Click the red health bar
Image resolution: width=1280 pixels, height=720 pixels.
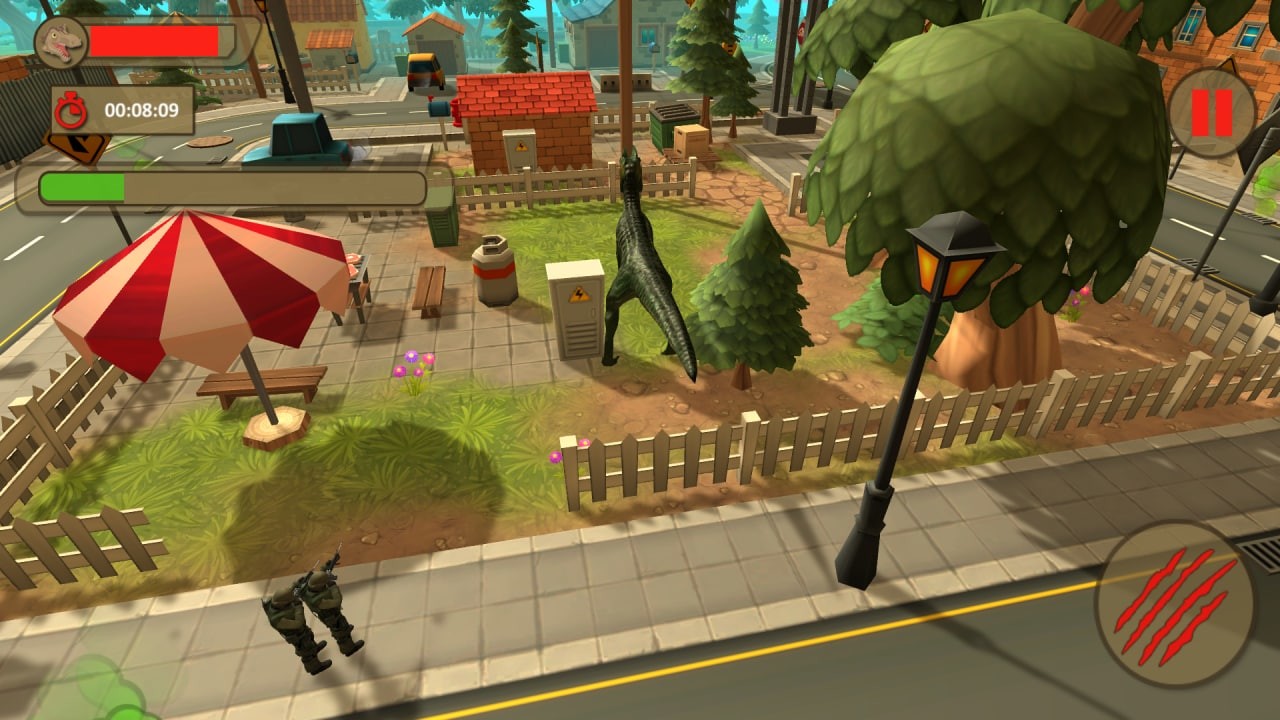[x=160, y=40]
